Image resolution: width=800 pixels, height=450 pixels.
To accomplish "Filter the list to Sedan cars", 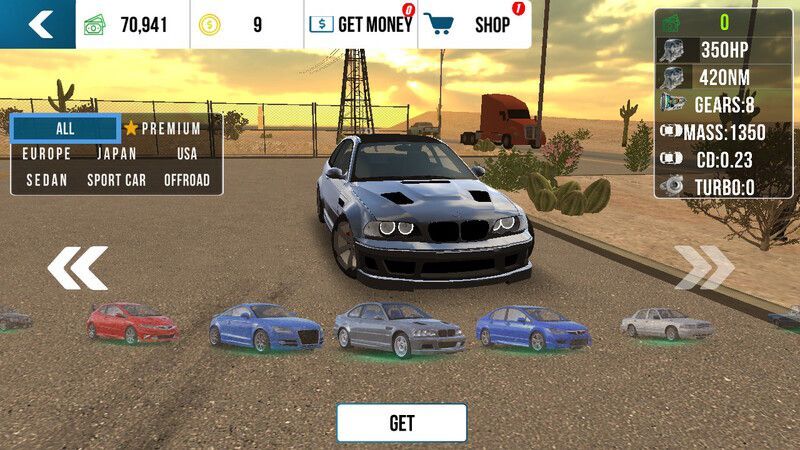I will [x=47, y=180].
